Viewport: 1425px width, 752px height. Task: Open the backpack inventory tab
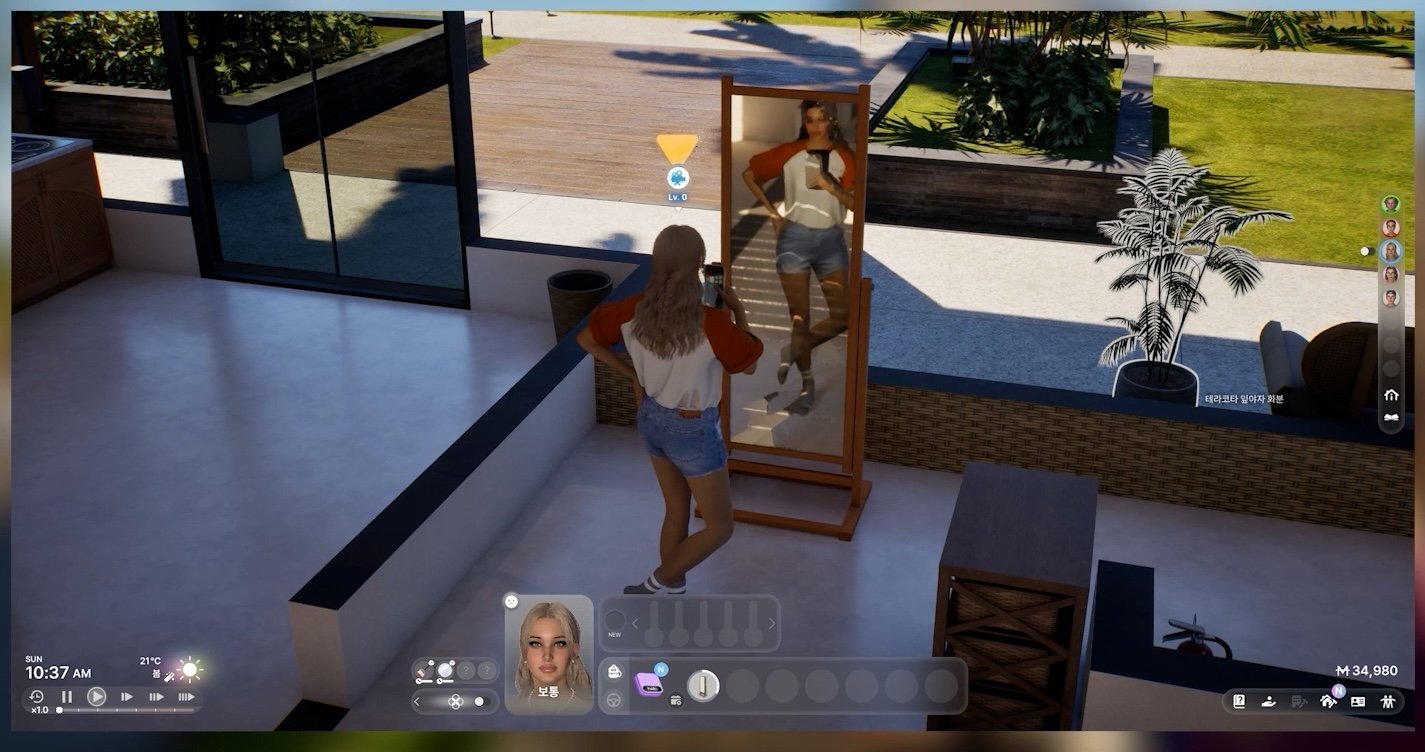coord(615,671)
